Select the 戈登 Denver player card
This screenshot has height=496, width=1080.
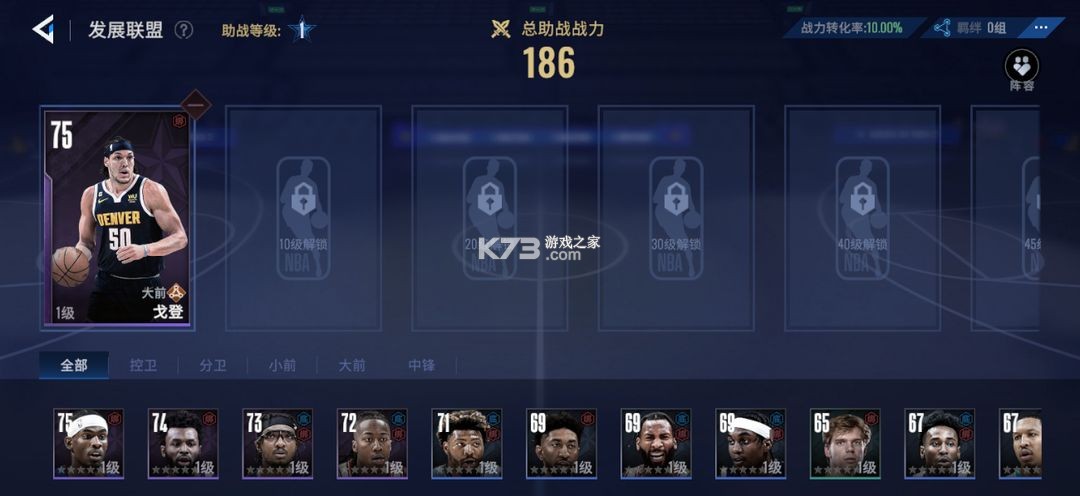[118, 218]
